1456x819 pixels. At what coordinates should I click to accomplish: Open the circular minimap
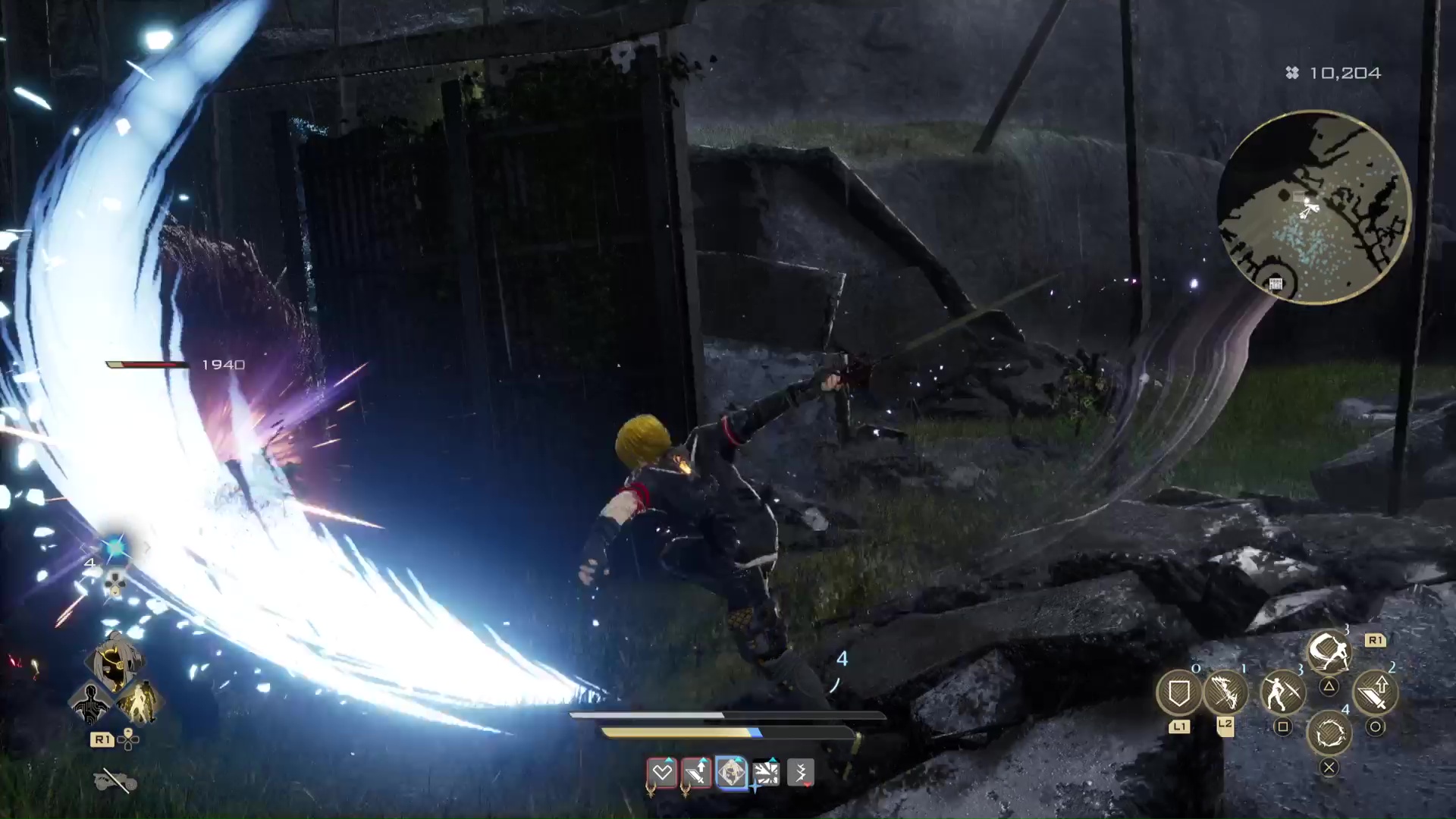click(x=1313, y=208)
